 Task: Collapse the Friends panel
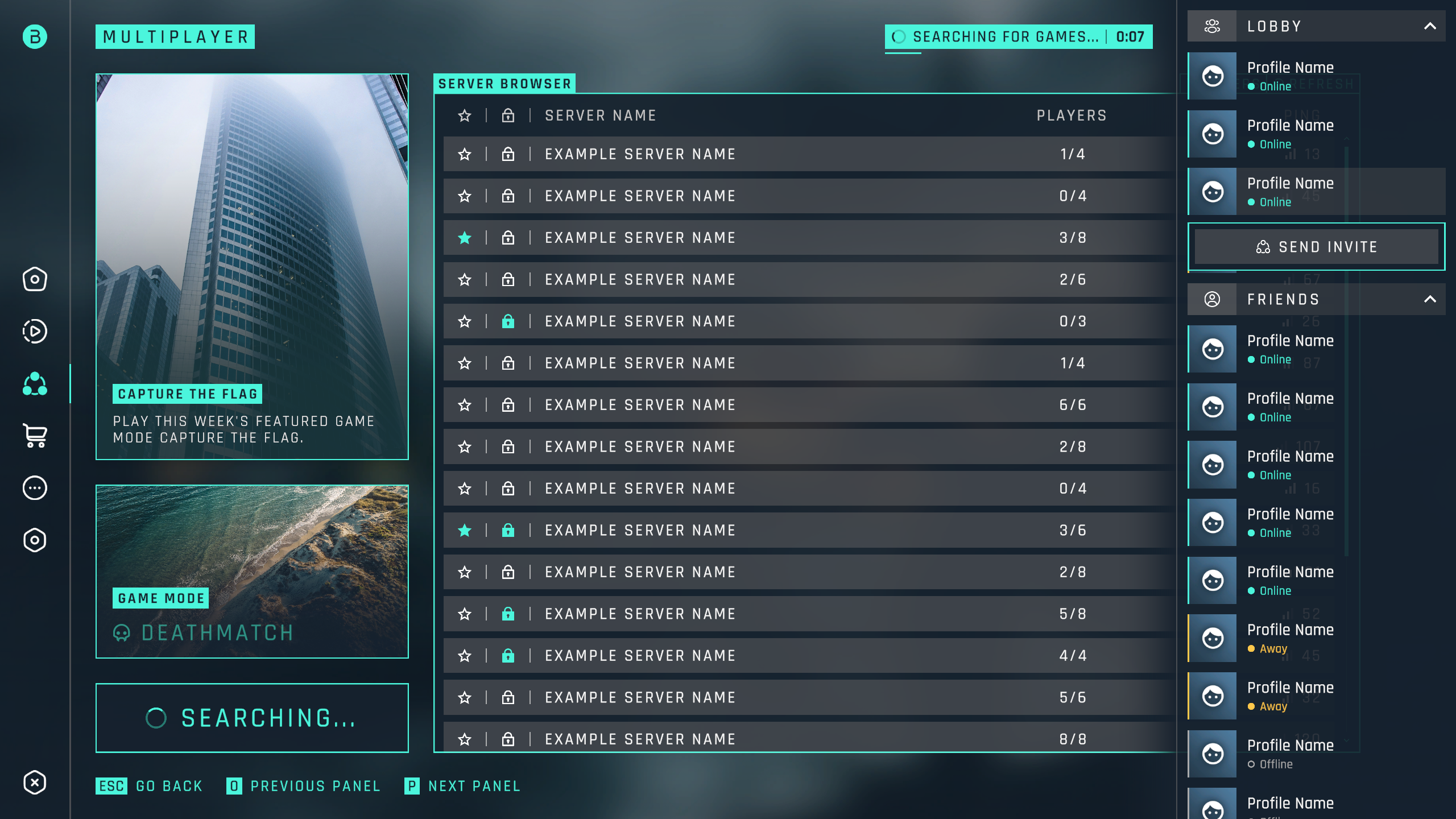1430,299
